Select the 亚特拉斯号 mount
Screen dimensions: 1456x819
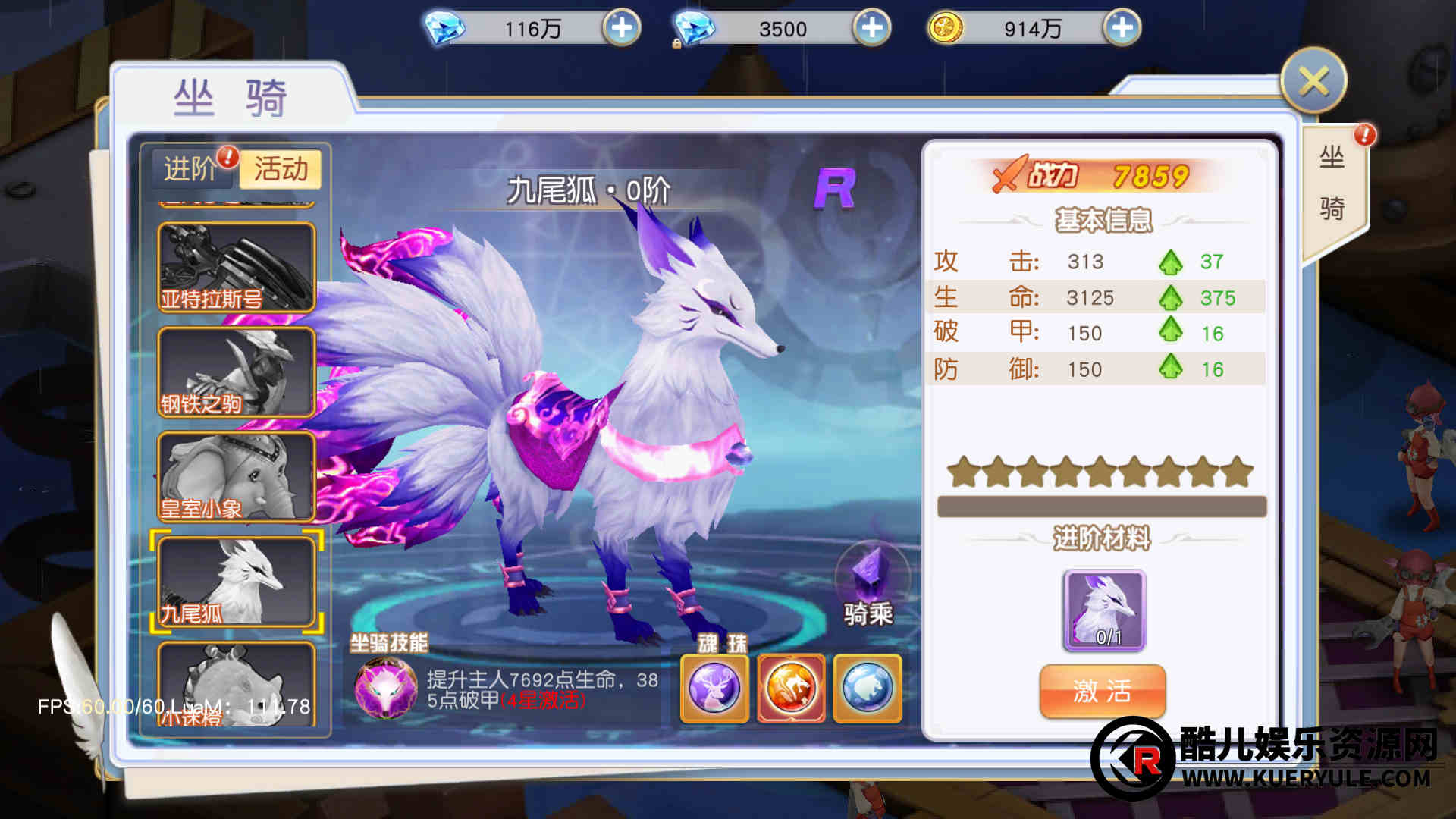[x=236, y=267]
